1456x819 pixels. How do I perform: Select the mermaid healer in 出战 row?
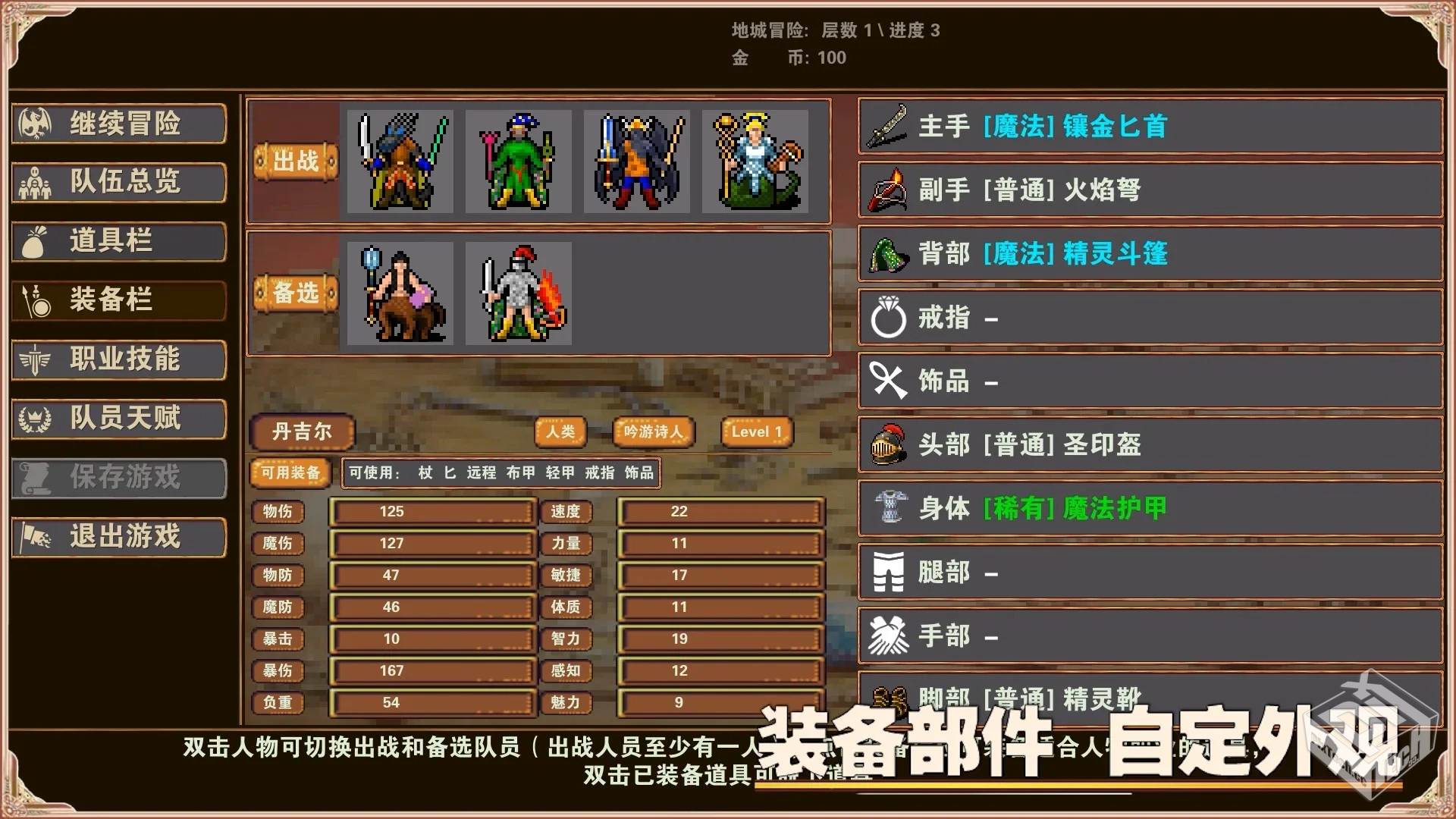tap(755, 162)
